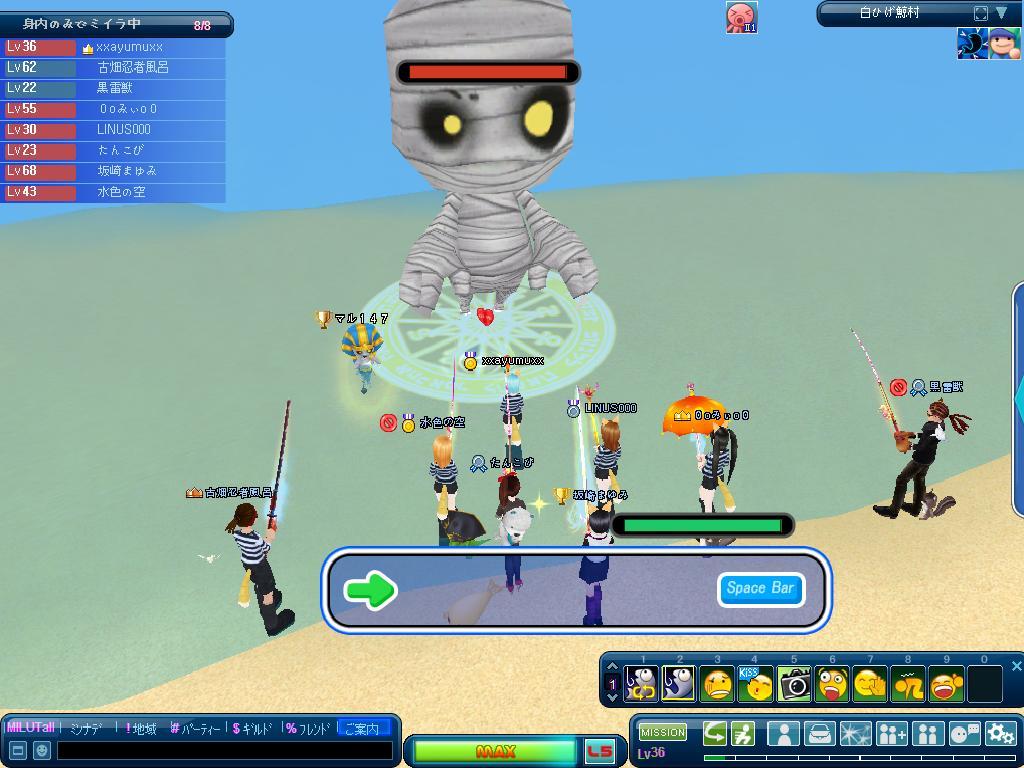Open the character profile silhouette icon
Image resolution: width=1024 pixels, height=768 pixels.
pos(783,734)
